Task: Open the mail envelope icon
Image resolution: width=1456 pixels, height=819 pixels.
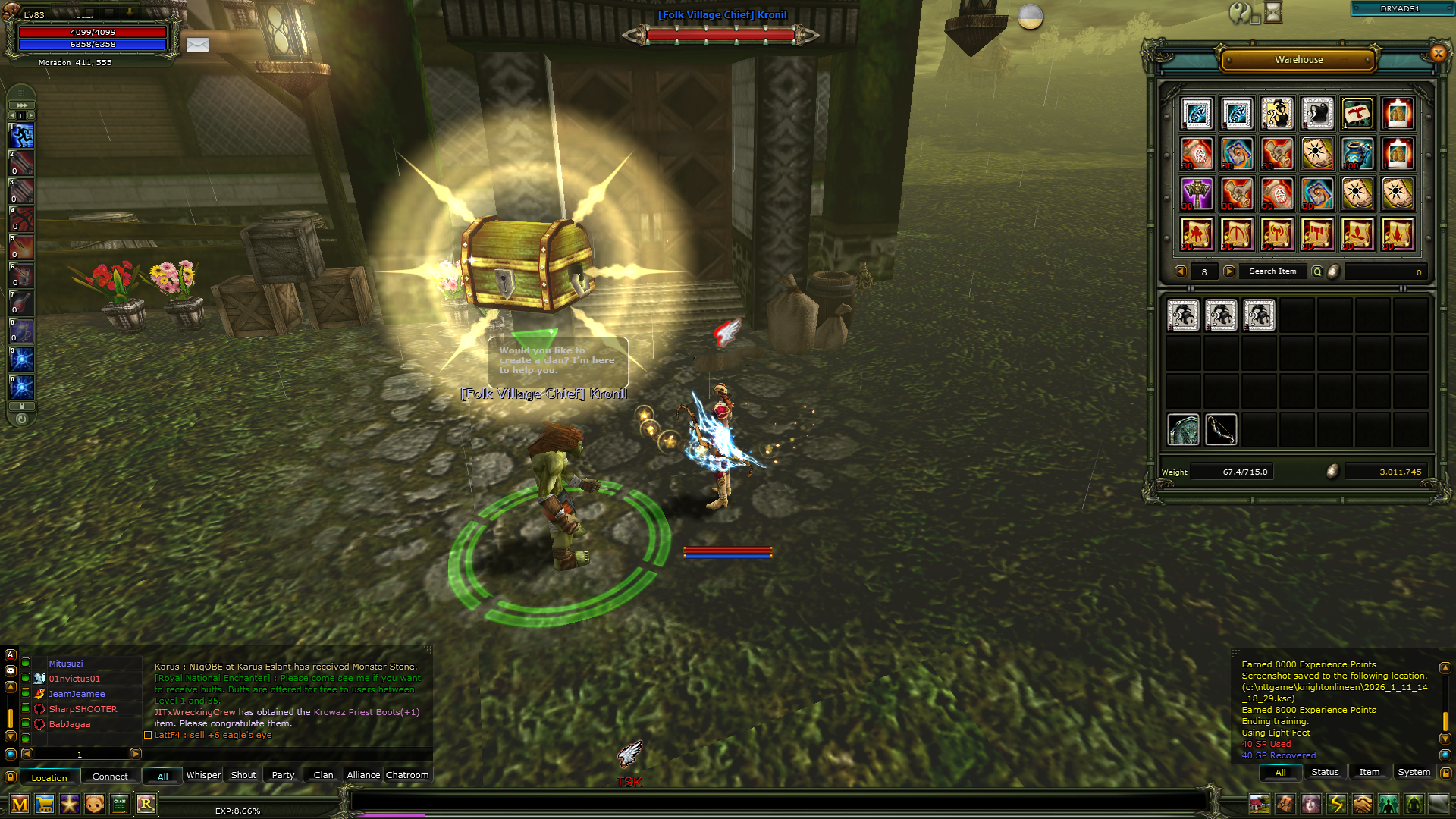Action: pos(197,45)
